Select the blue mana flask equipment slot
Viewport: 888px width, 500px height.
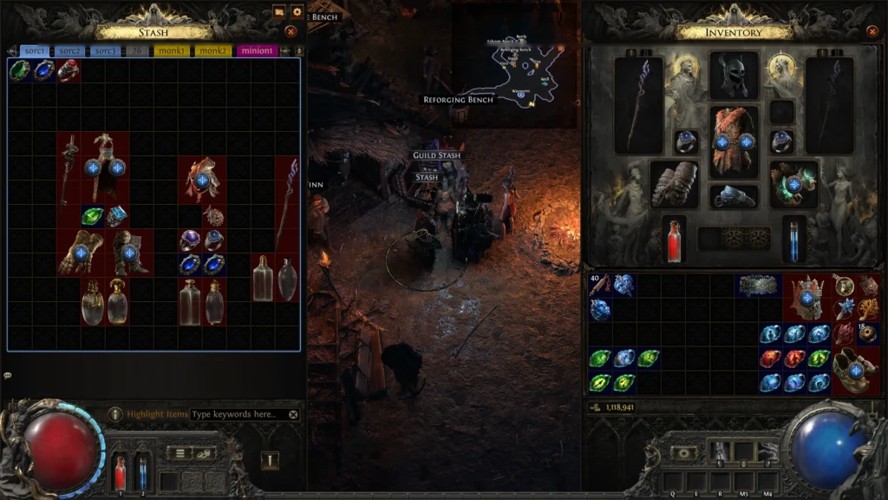point(794,241)
